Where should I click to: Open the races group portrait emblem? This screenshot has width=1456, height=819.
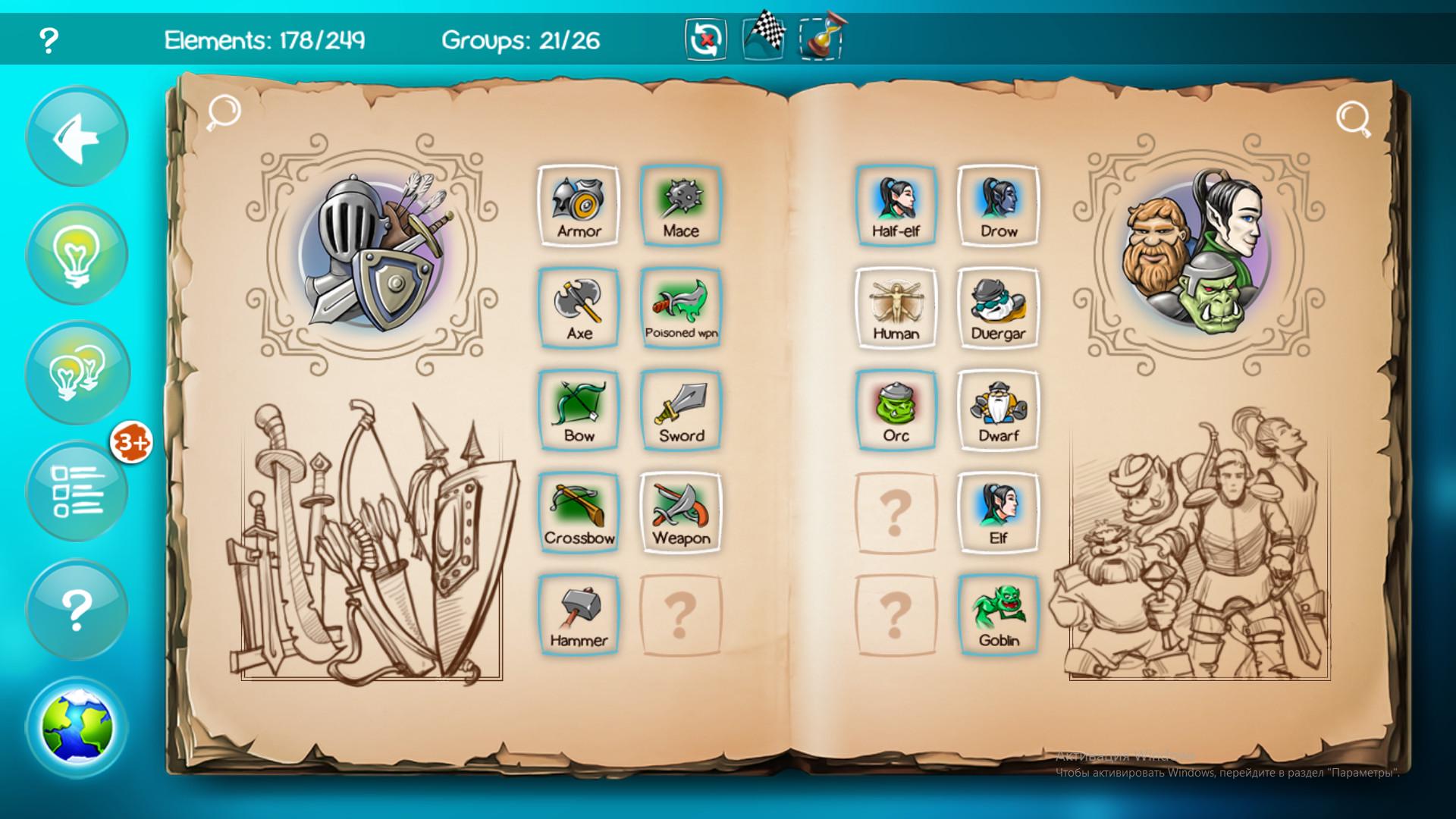[x=1200, y=255]
